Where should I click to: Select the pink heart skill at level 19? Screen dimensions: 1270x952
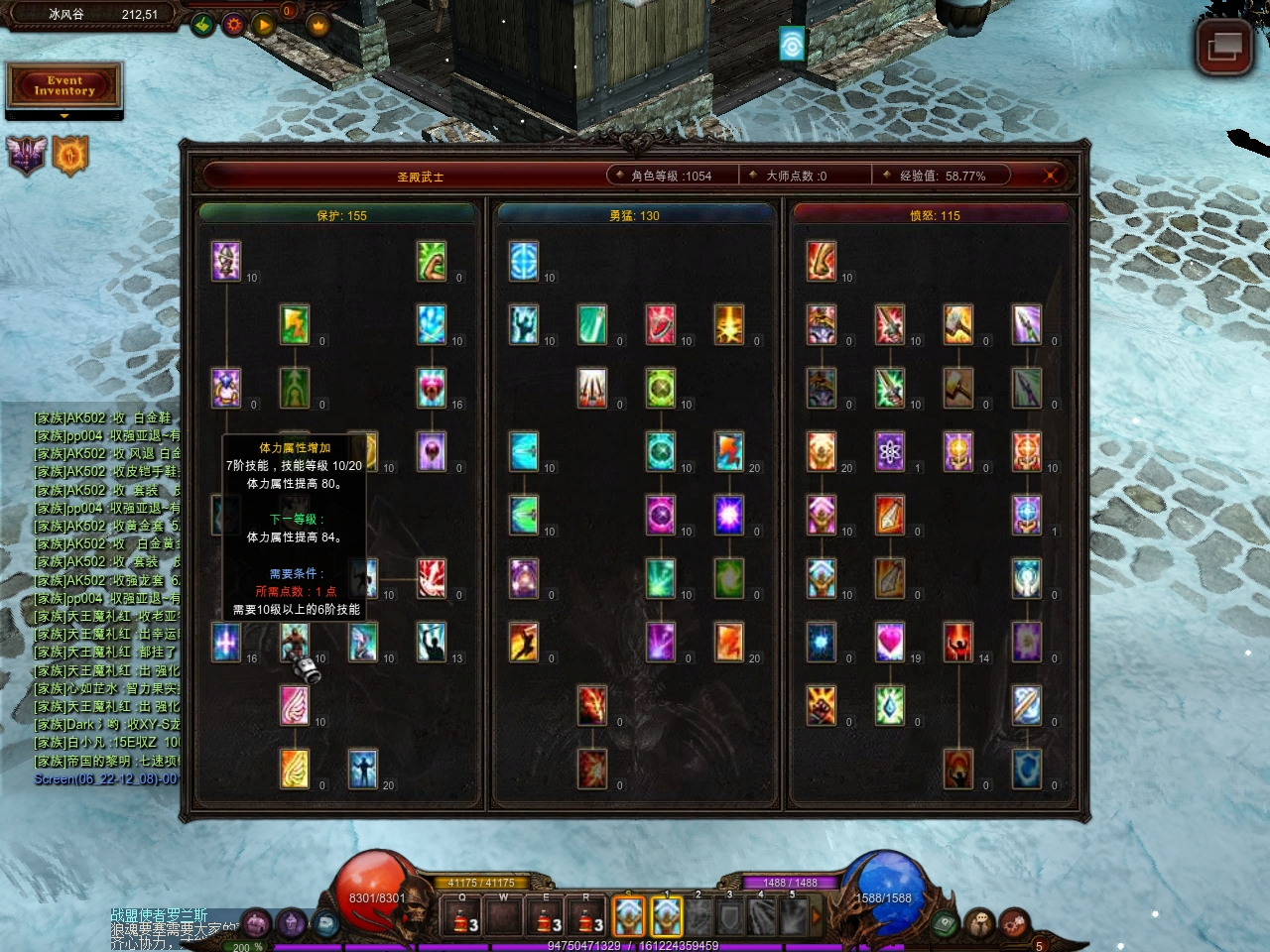point(890,642)
